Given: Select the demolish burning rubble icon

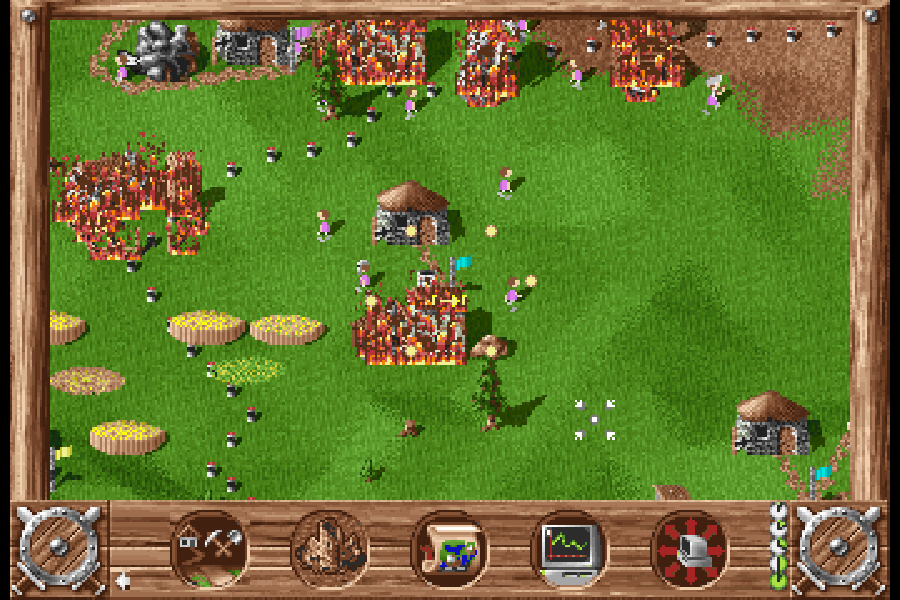Looking at the screenshot, I should [329, 548].
